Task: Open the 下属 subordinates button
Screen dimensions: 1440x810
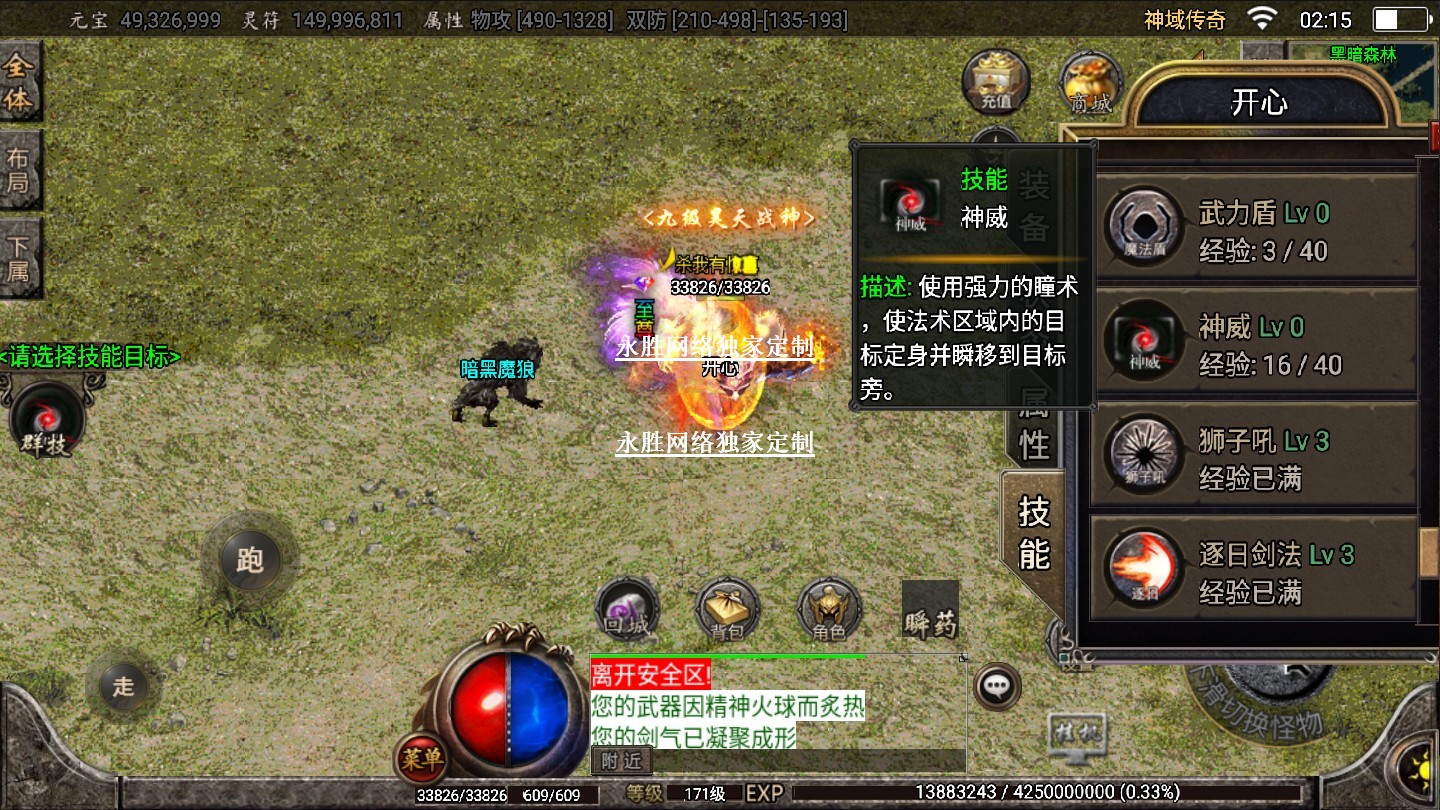Action: pos(19,257)
